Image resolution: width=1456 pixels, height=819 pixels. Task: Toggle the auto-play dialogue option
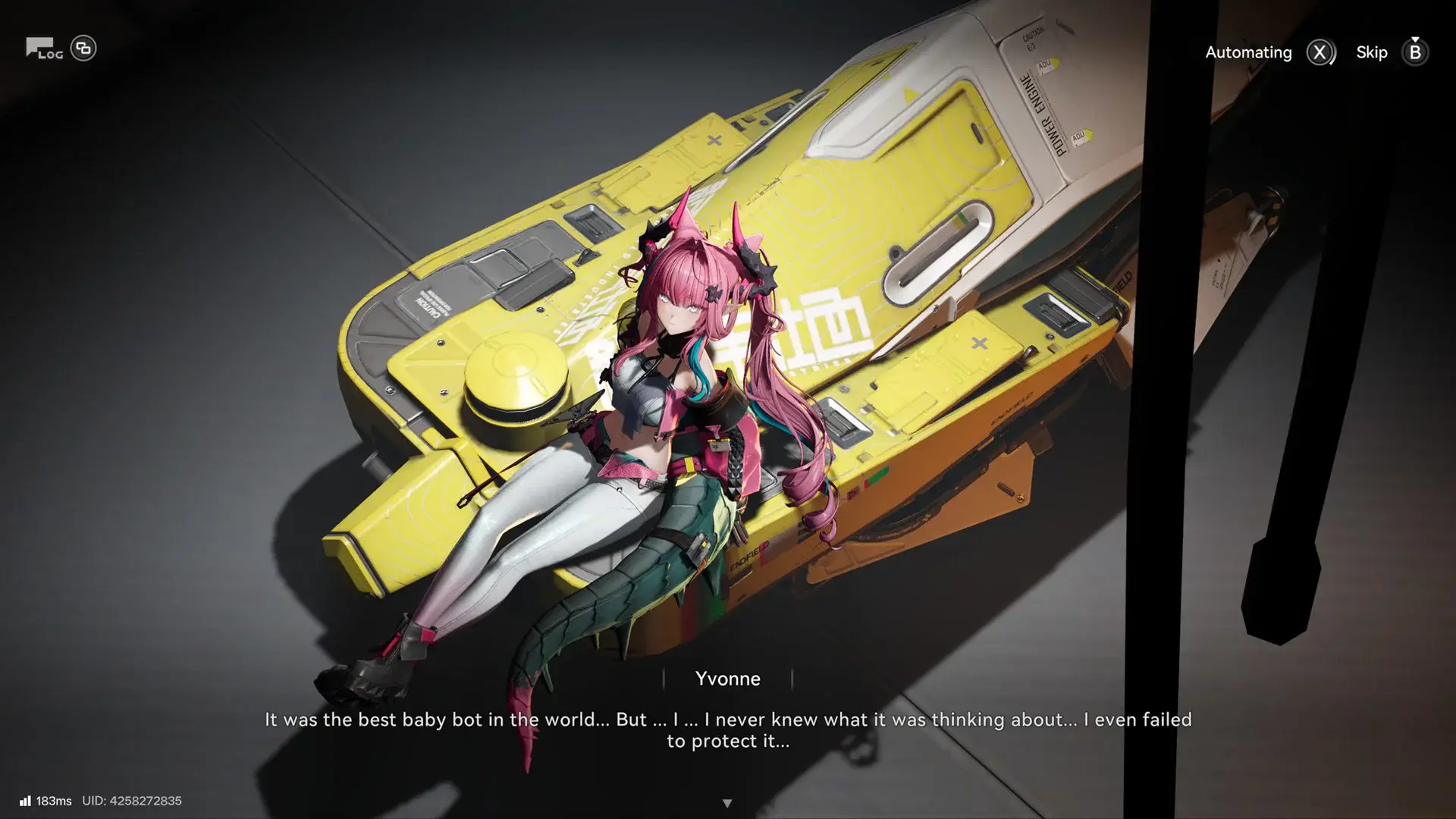point(1319,52)
